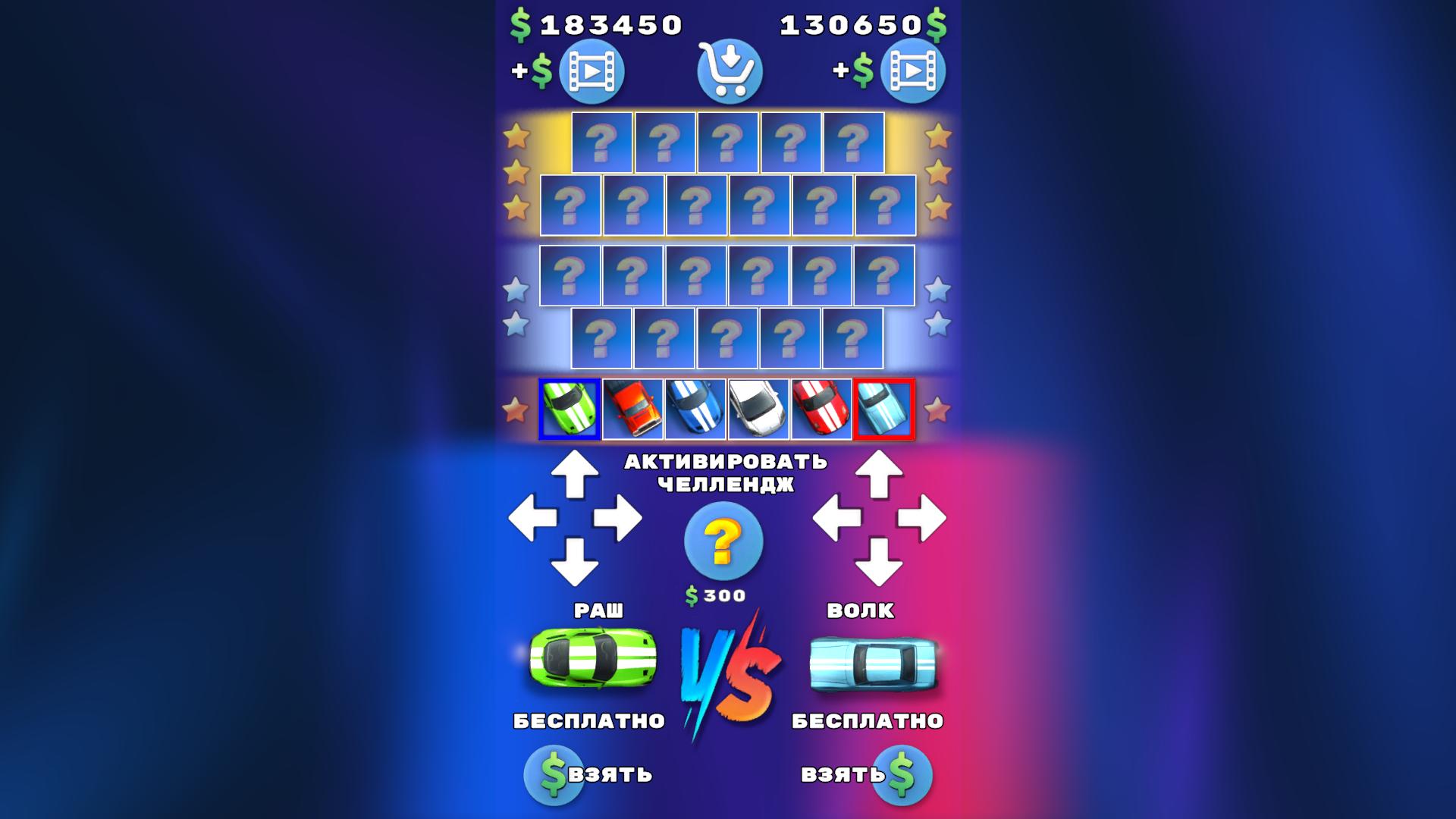
Task: Open the shop via the cart icon
Action: [x=727, y=70]
